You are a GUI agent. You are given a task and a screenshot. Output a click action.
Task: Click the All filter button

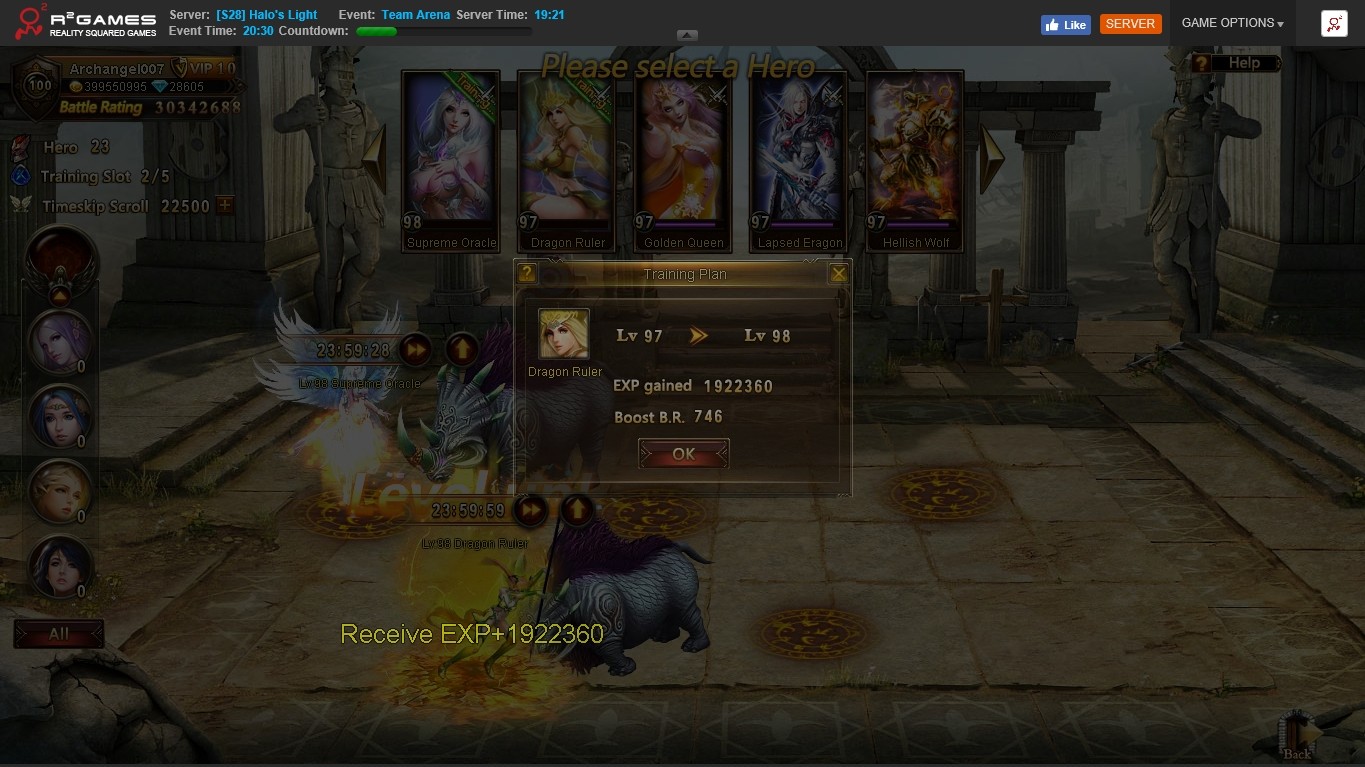pyautogui.click(x=59, y=634)
